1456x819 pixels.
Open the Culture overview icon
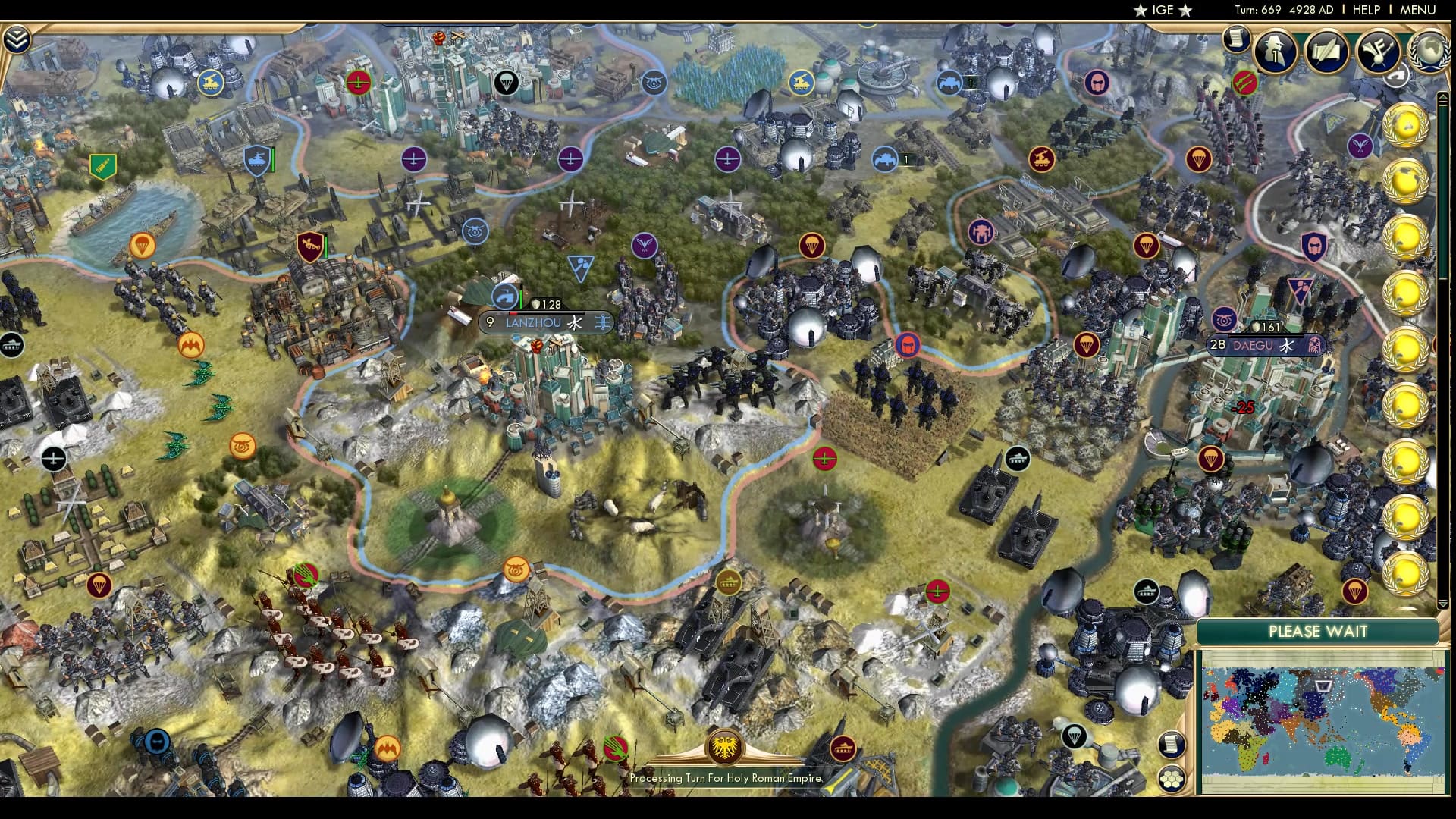[x=1379, y=49]
